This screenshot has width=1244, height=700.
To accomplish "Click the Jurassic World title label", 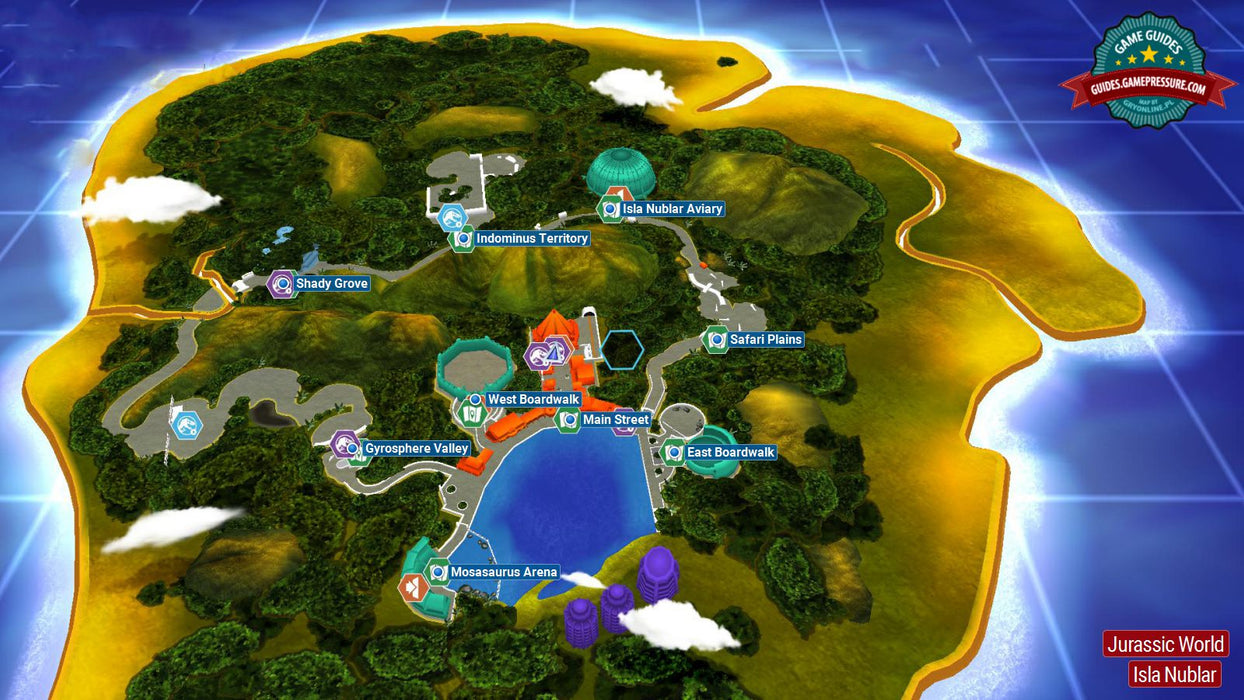I will [x=1165, y=644].
